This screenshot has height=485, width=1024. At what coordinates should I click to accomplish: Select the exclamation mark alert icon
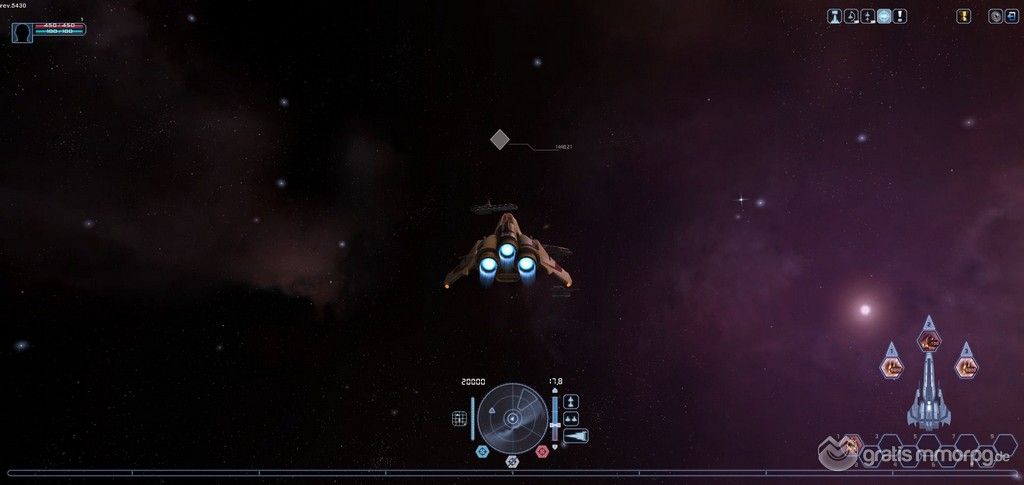[x=900, y=16]
